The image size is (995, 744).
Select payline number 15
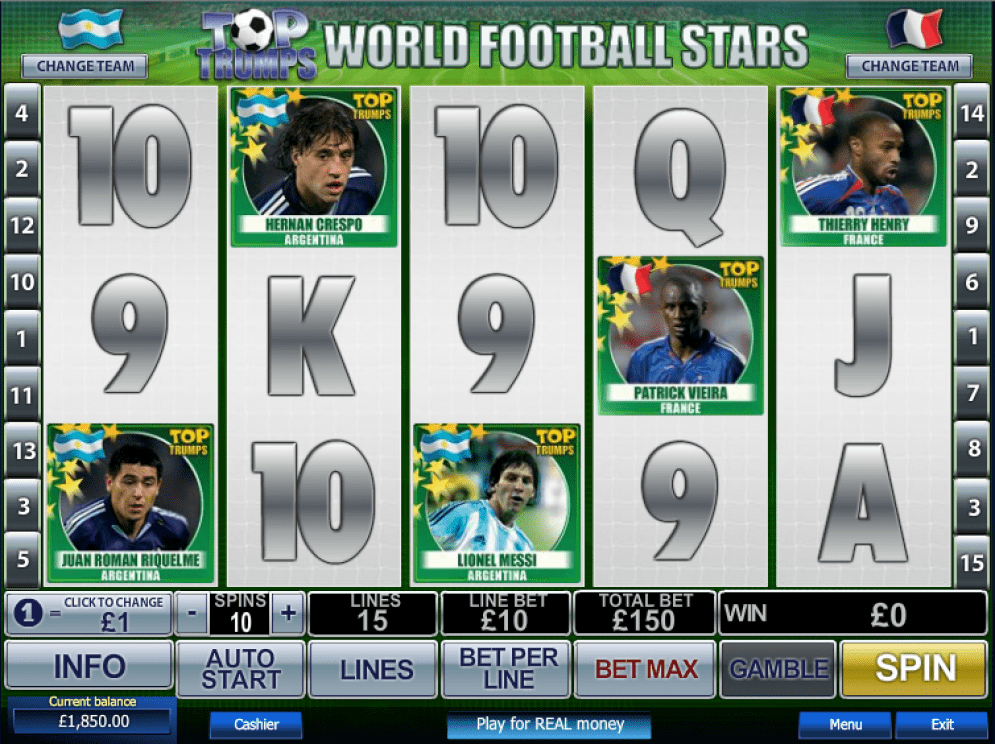coord(971,563)
